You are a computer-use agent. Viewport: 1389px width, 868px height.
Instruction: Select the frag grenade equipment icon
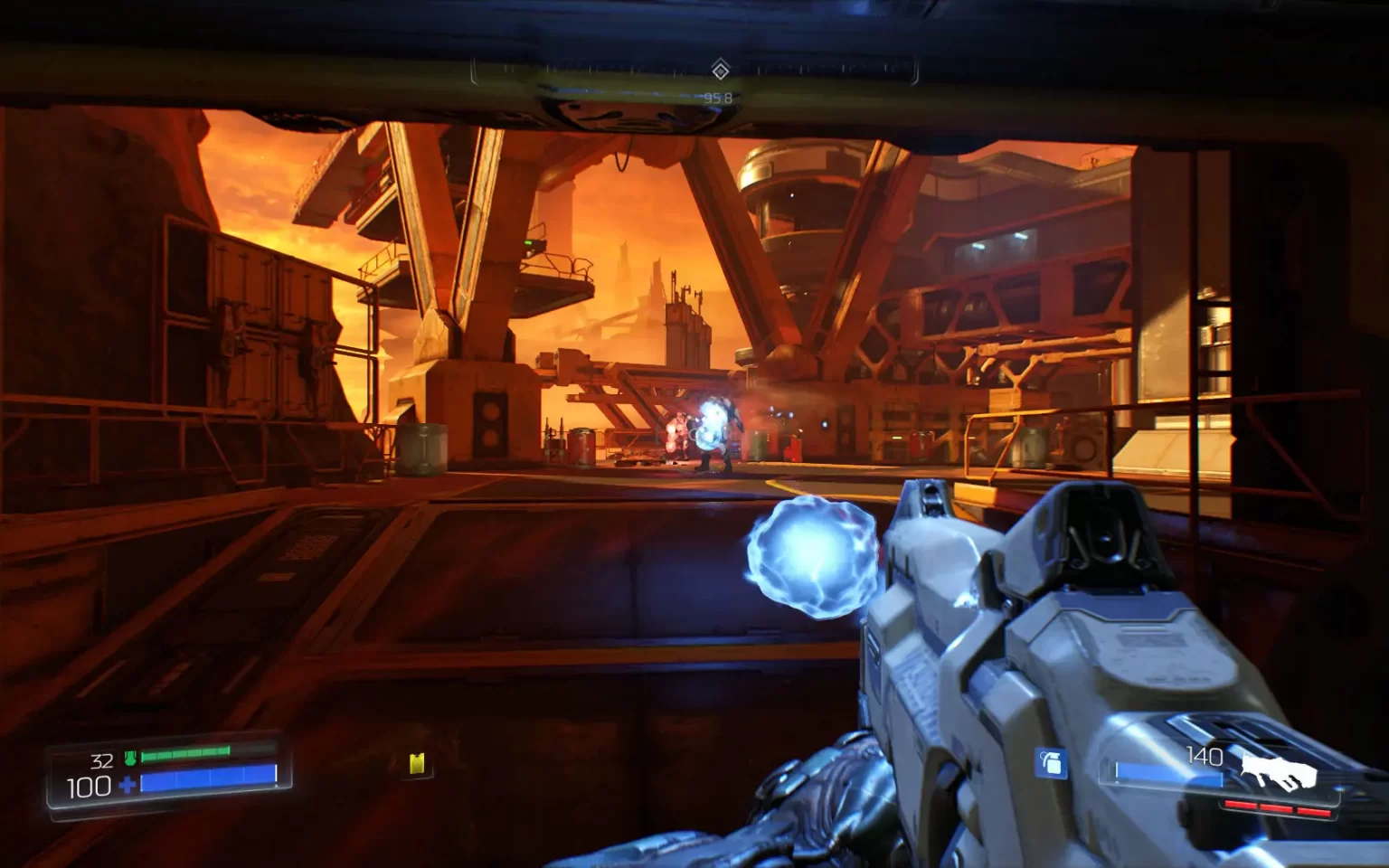click(x=1050, y=763)
